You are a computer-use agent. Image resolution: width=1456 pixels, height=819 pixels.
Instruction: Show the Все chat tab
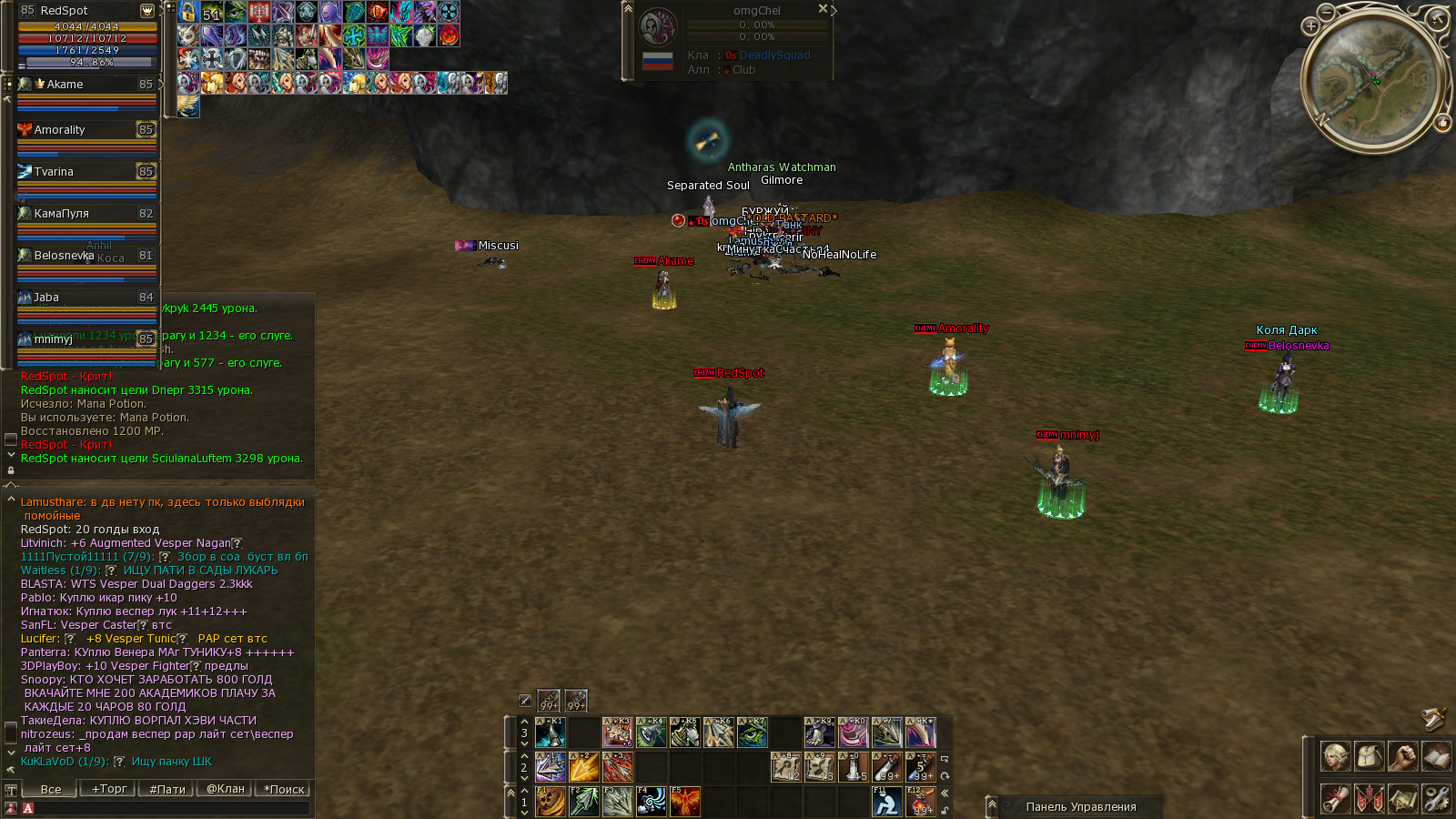(x=51, y=789)
